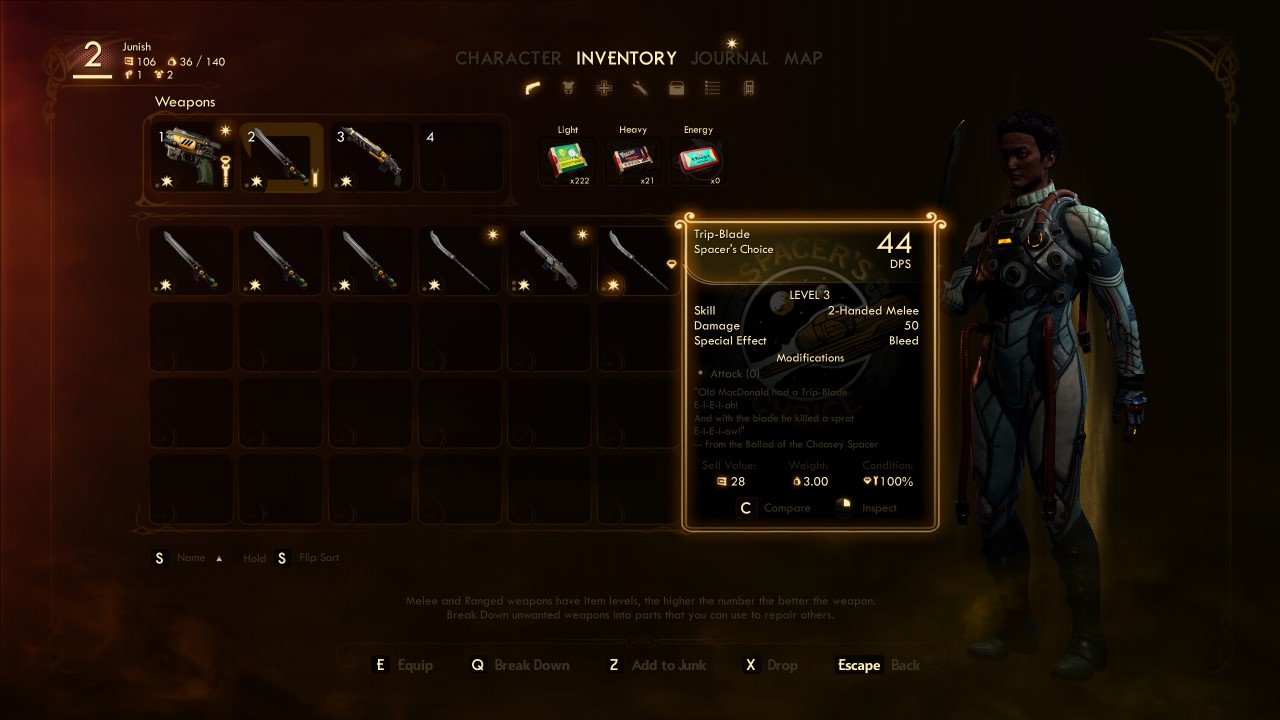Choose the empty weapon slot 4

[460, 157]
